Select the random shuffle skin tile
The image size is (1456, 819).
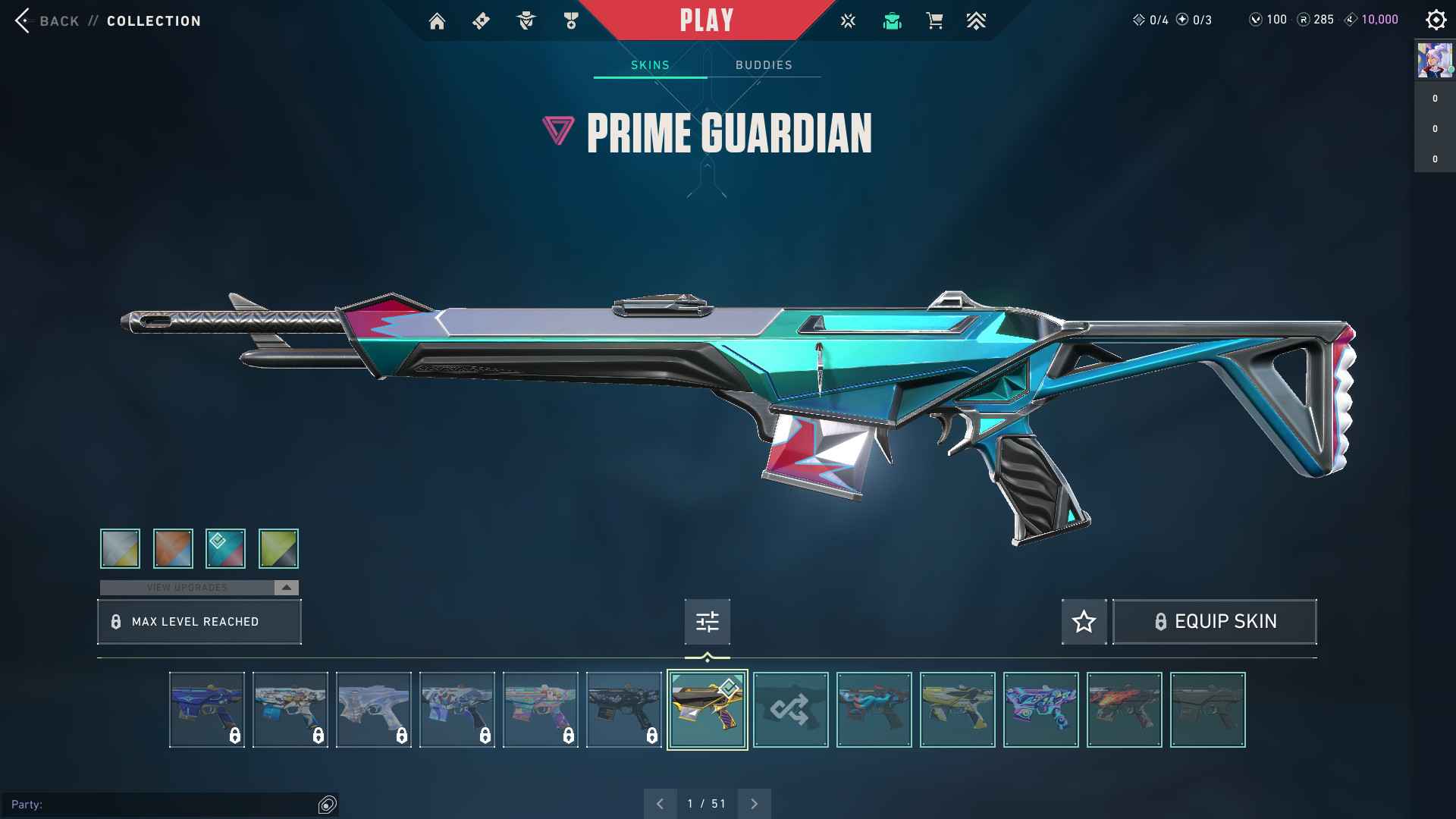(x=790, y=710)
